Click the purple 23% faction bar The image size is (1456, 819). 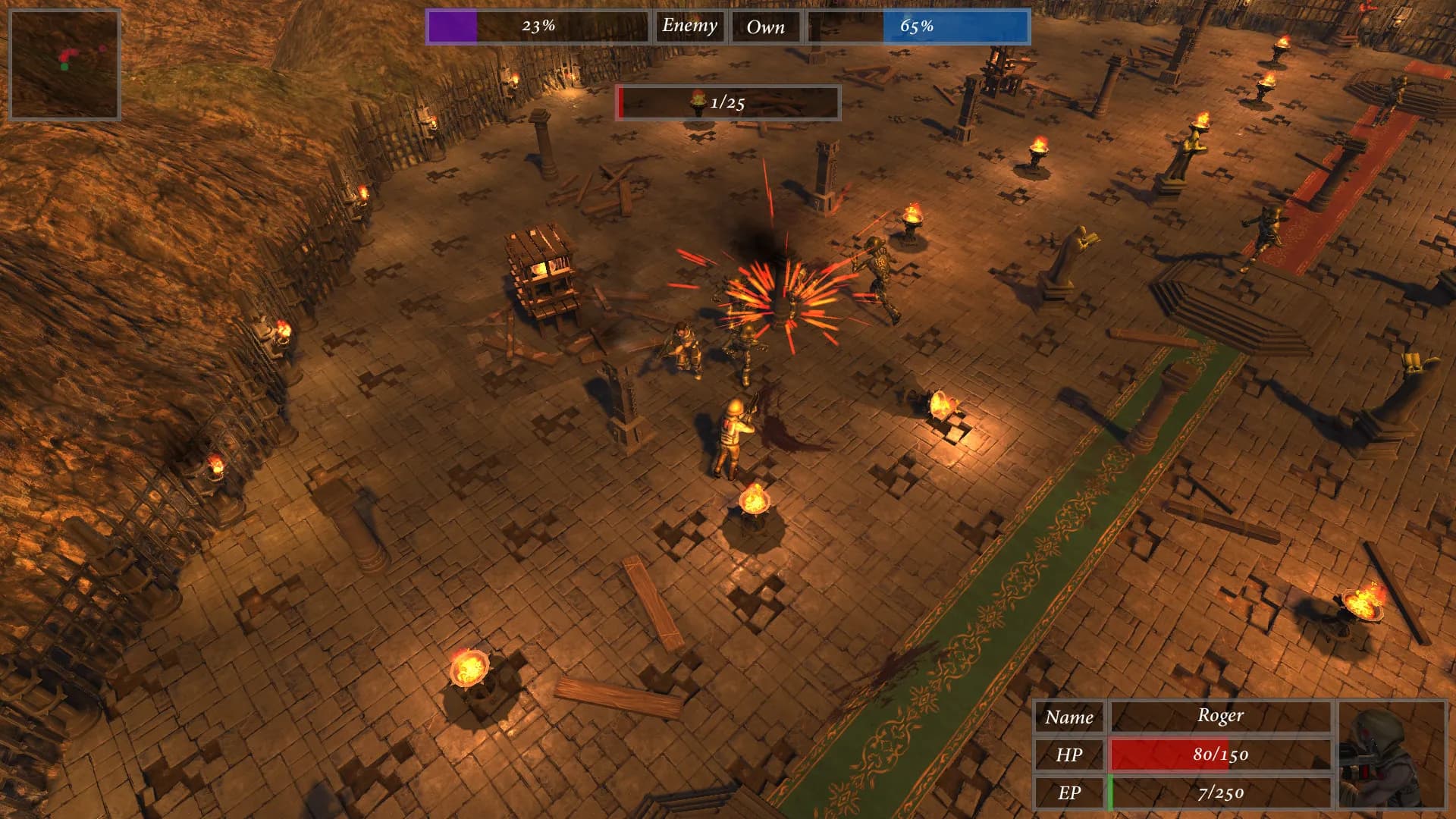453,25
